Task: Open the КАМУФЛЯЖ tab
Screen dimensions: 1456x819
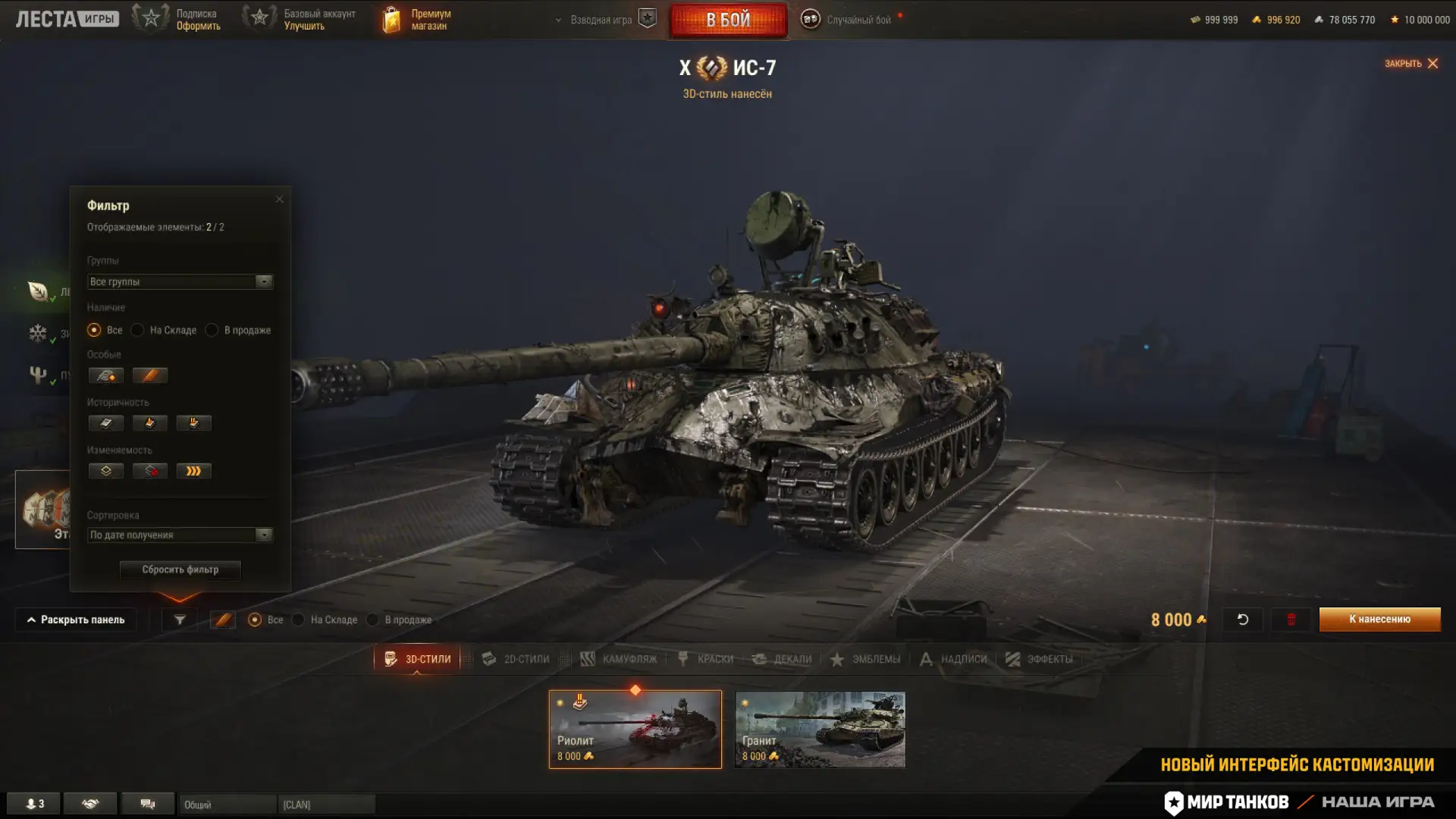Action: click(x=619, y=659)
